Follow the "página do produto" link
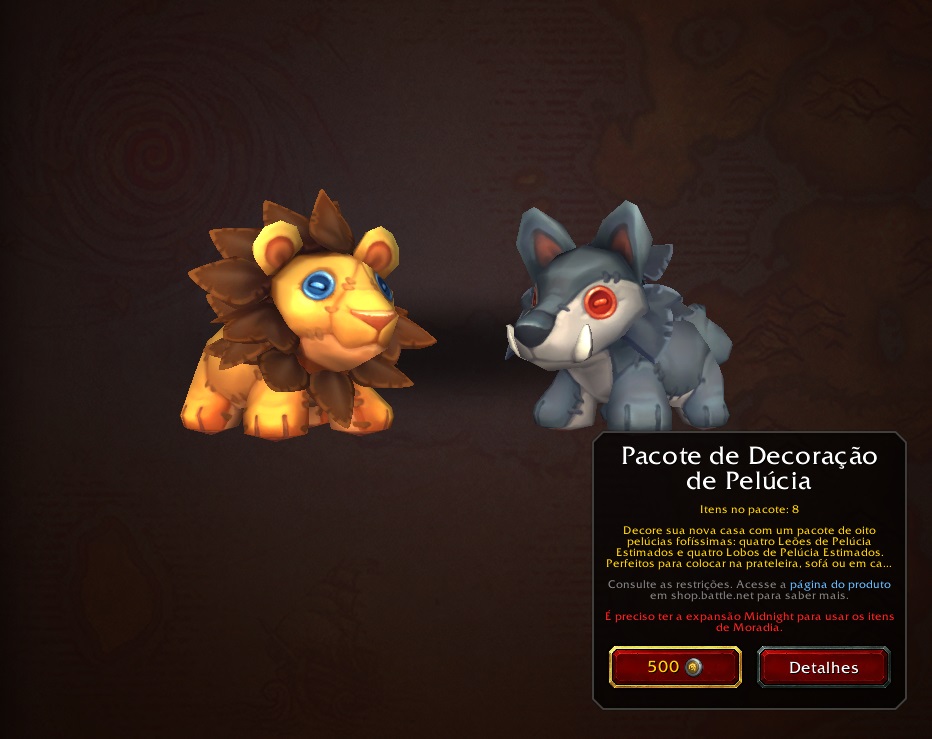The width and height of the screenshot is (932, 739). point(840,584)
